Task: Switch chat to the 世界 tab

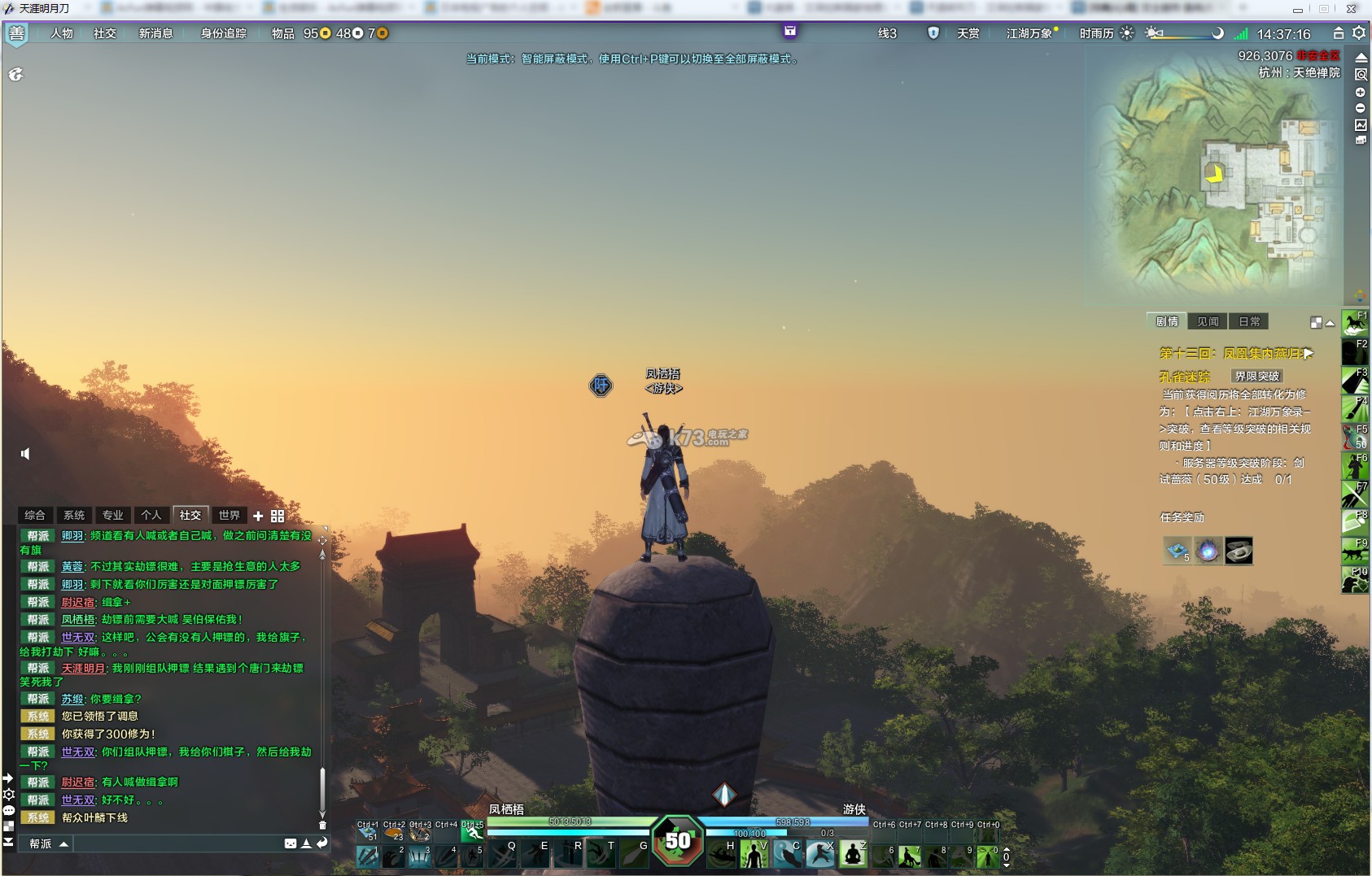Action: (229, 515)
